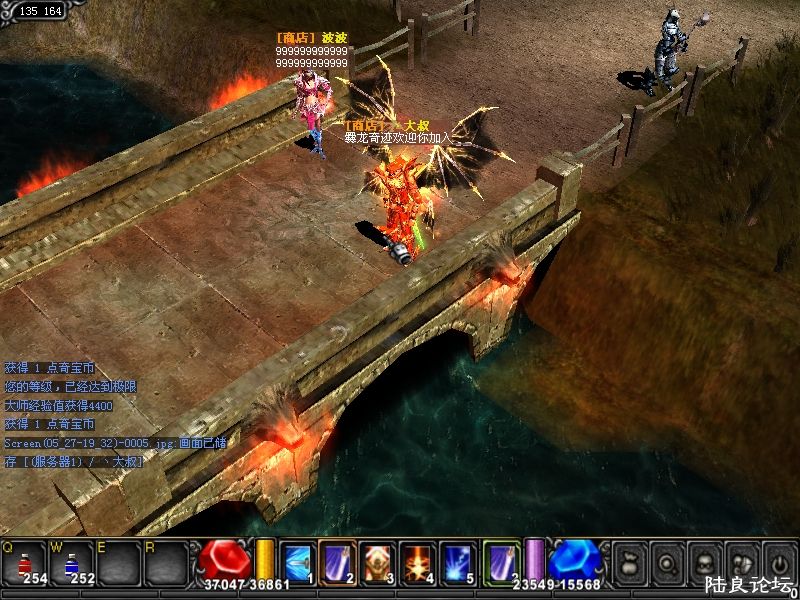Activate skill 3 with the glowing warrior icon
The image size is (800, 600).
(378, 561)
